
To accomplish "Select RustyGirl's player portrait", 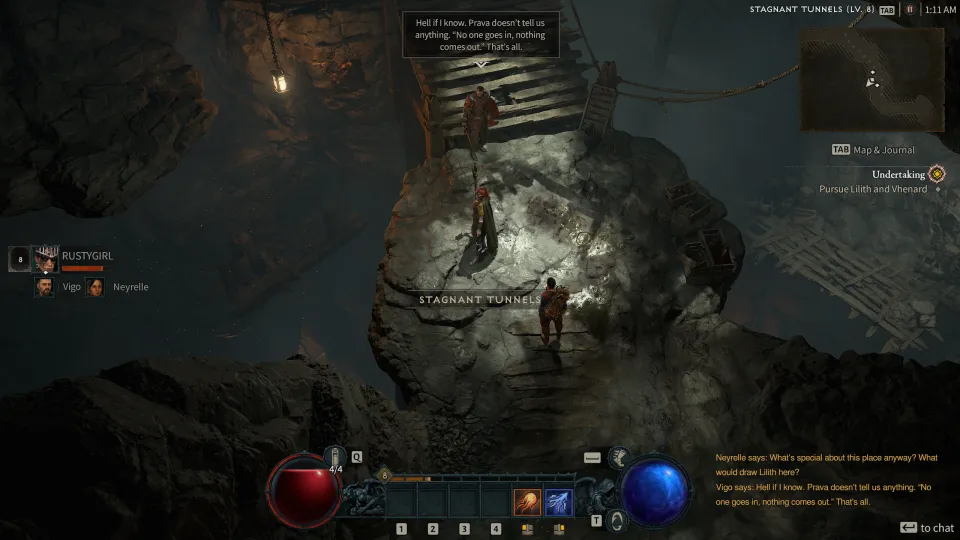I will point(45,259).
